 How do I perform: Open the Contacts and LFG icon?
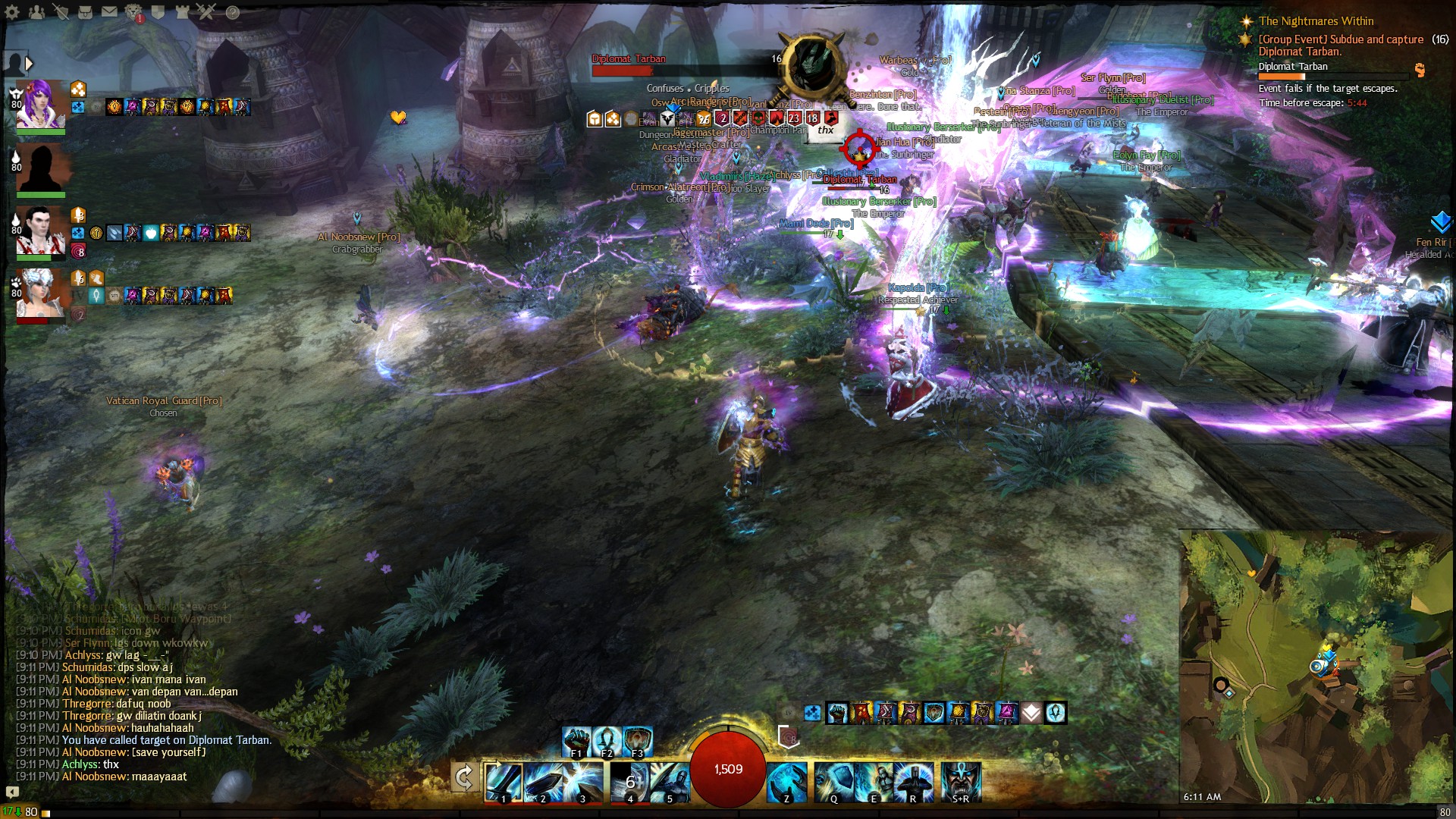(36, 11)
